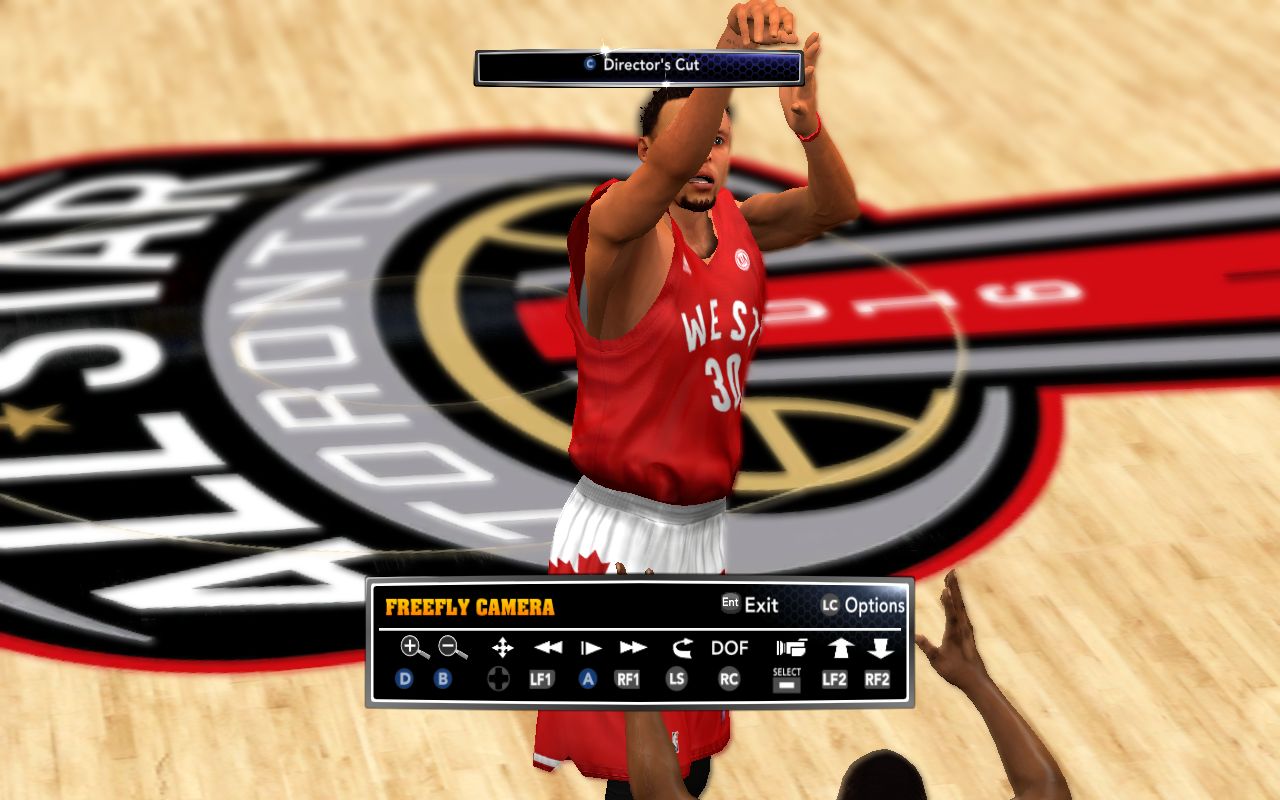Zoom out with the magnifier minus icon

453,648
